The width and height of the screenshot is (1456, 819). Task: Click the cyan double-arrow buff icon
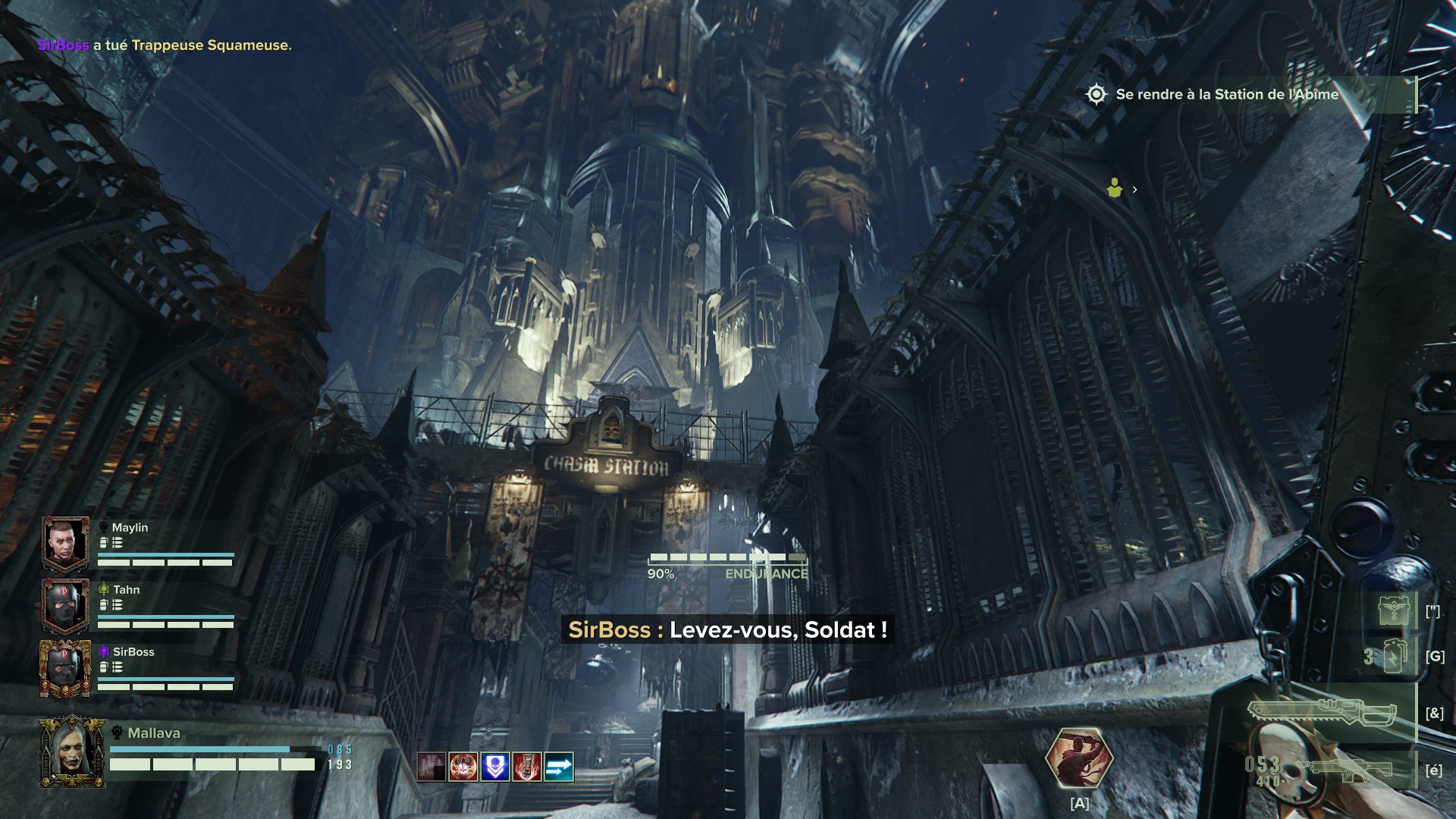click(x=559, y=767)
